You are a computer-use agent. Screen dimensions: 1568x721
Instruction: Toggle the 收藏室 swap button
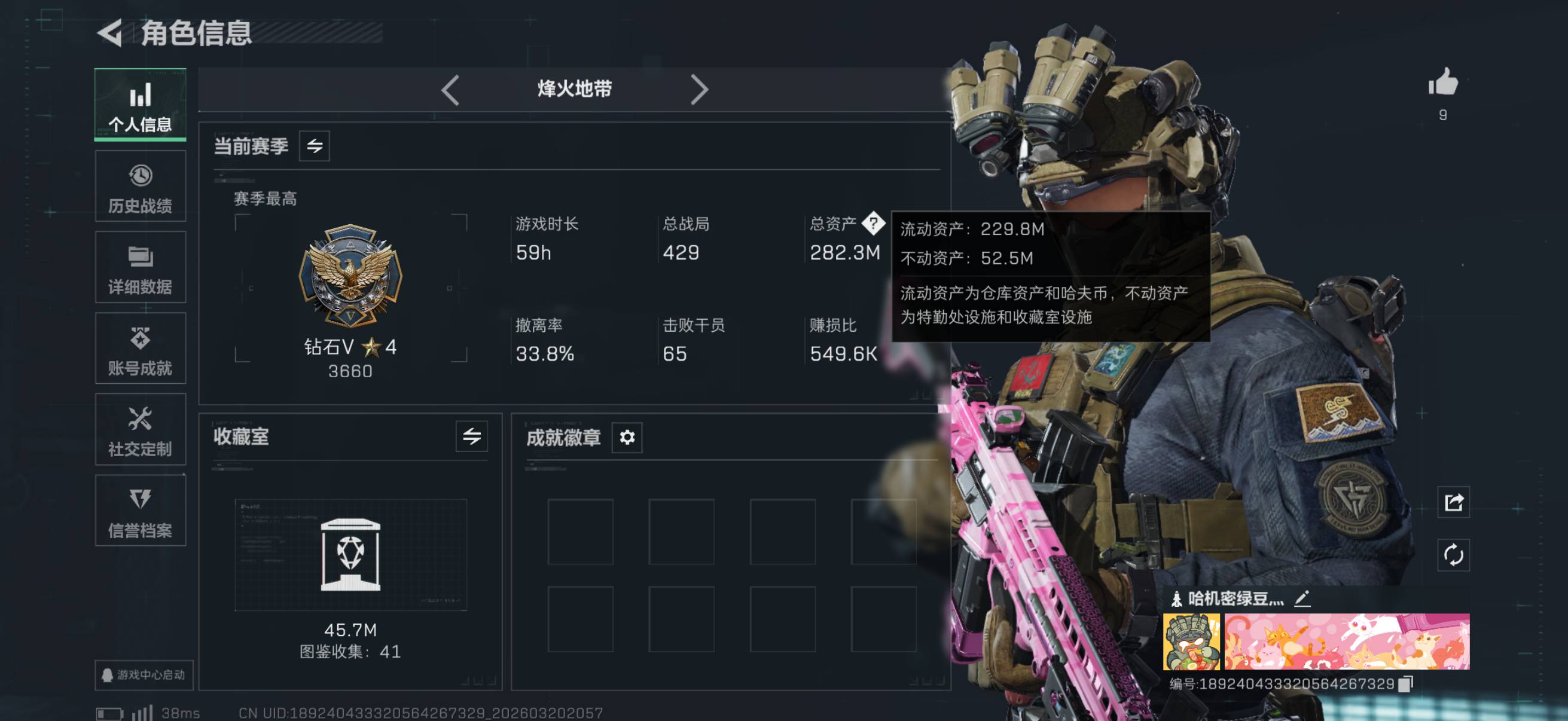coord(471,436)
